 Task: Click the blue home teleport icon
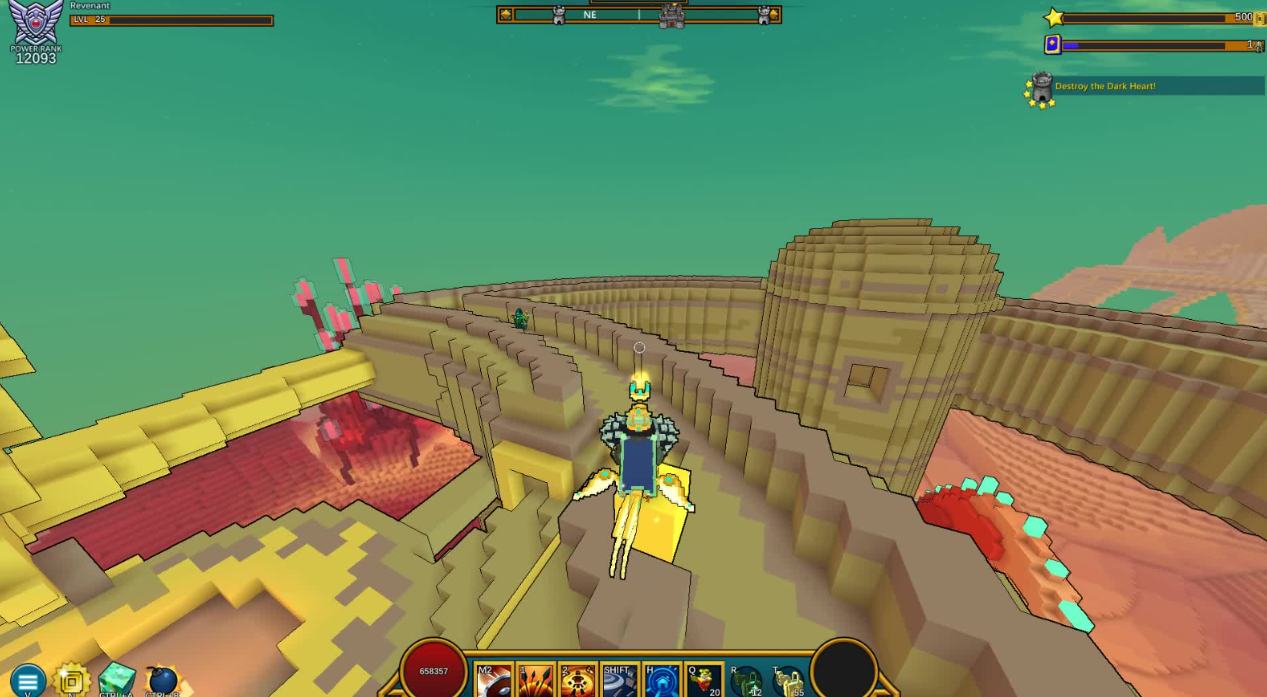[662, 681]
